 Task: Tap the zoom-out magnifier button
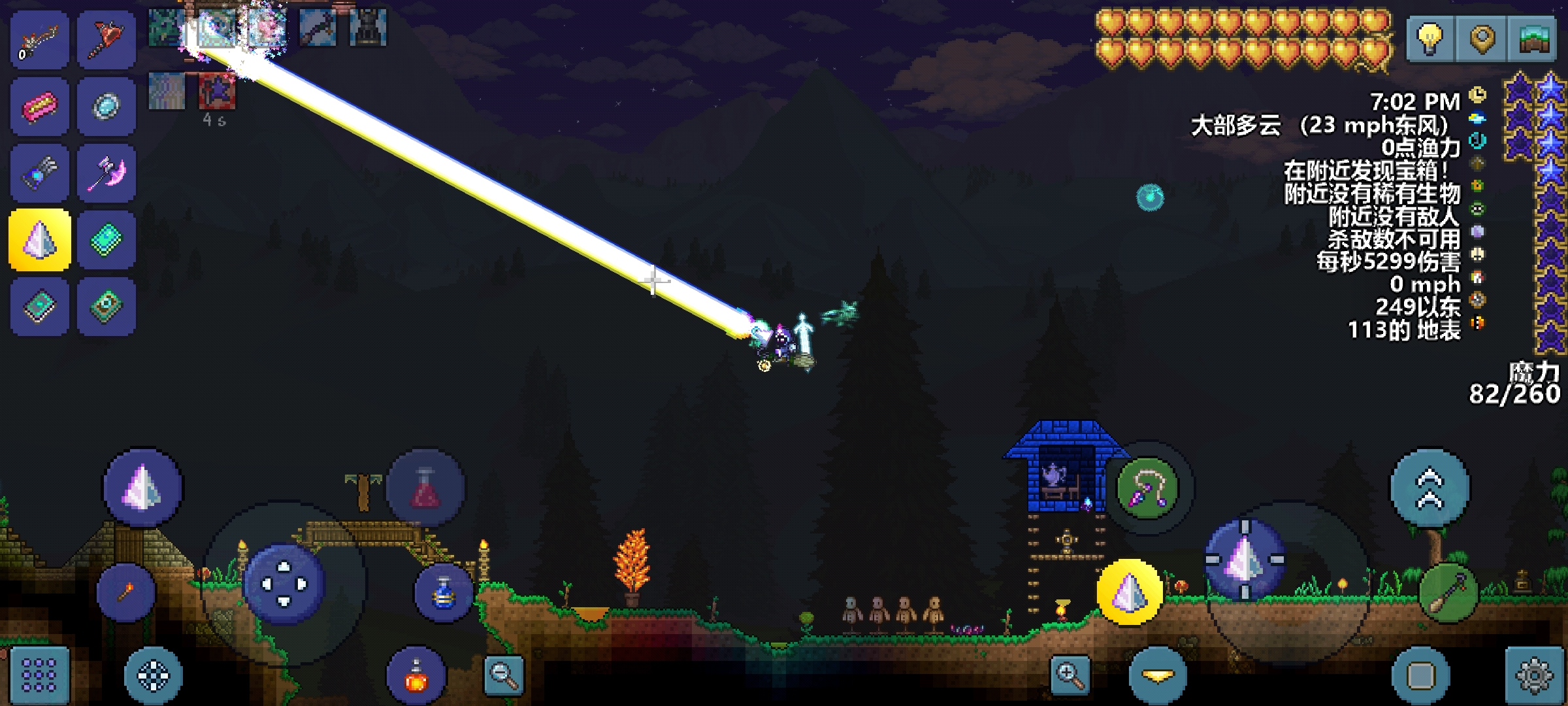[504, 675]
